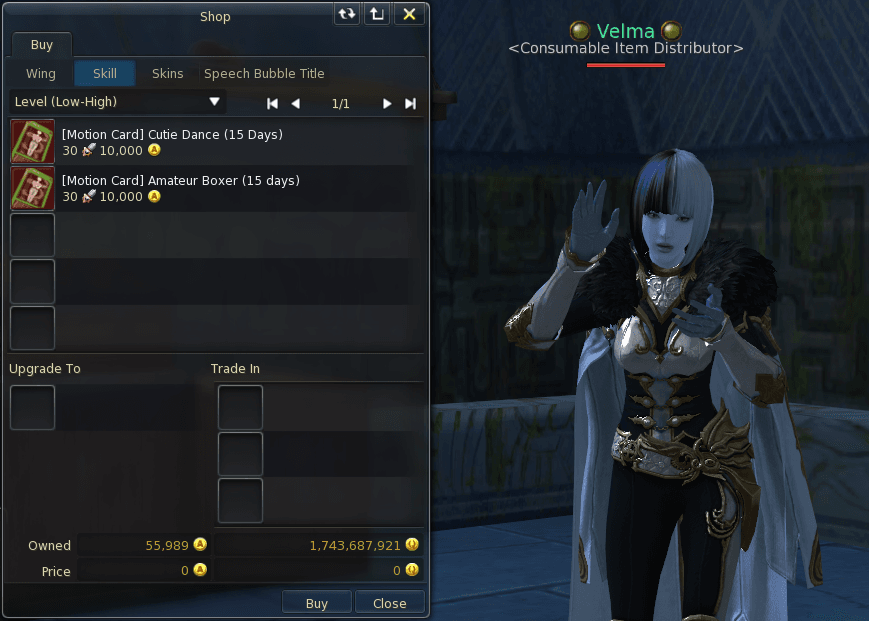
Task: Go to the previous shop page
Action: [296, 104]
